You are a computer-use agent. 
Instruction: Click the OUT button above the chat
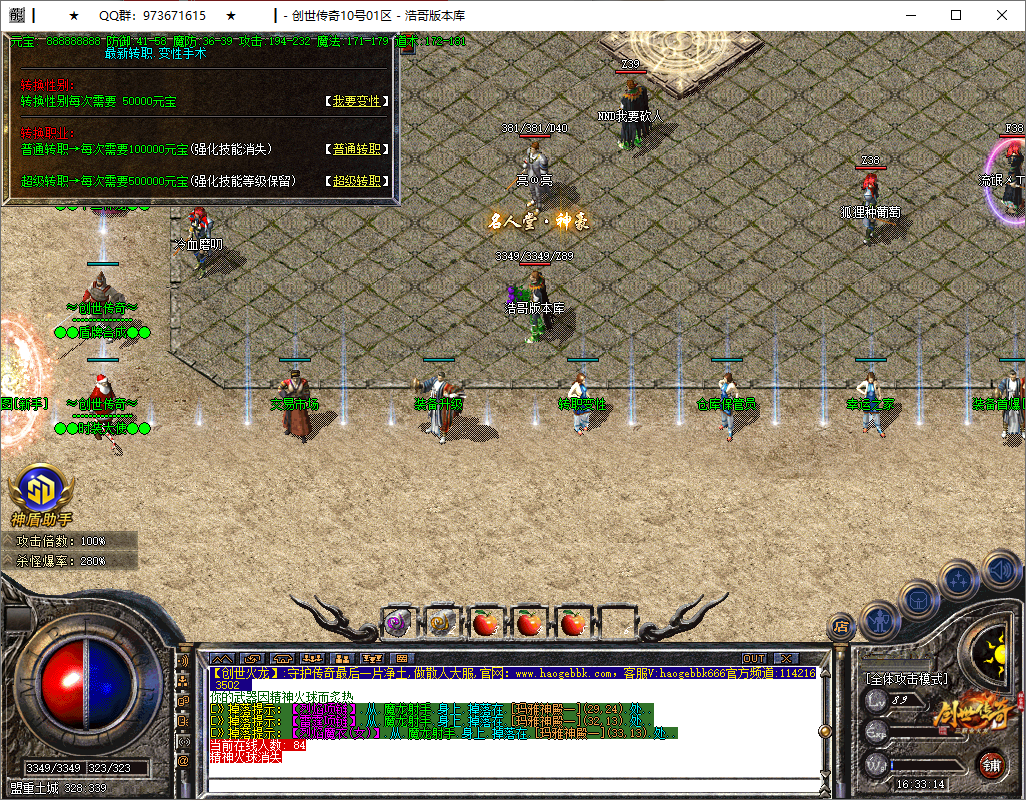754,658
